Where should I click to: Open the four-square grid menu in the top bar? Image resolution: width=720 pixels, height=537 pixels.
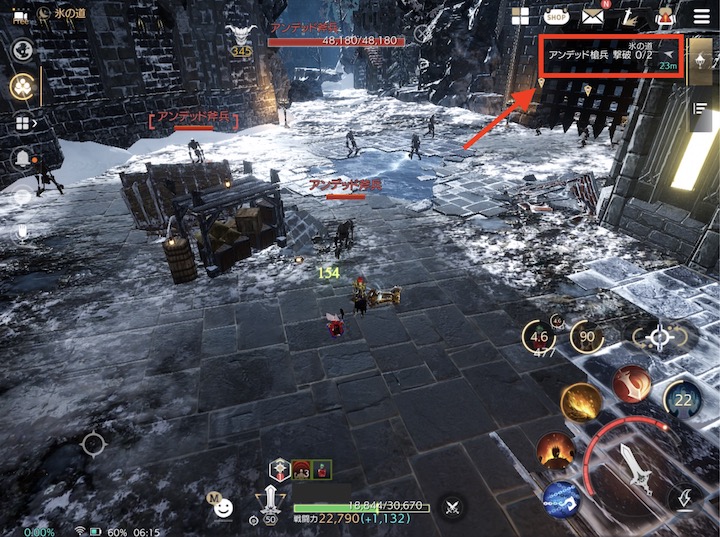pos(520,16)
